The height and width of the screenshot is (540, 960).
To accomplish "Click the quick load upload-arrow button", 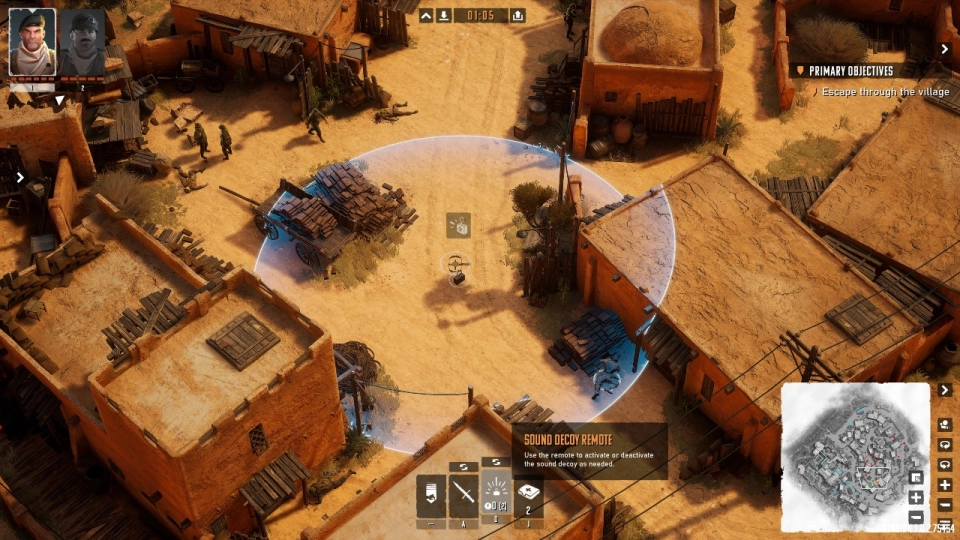I will pyautogui.click(x=517, y=15).
